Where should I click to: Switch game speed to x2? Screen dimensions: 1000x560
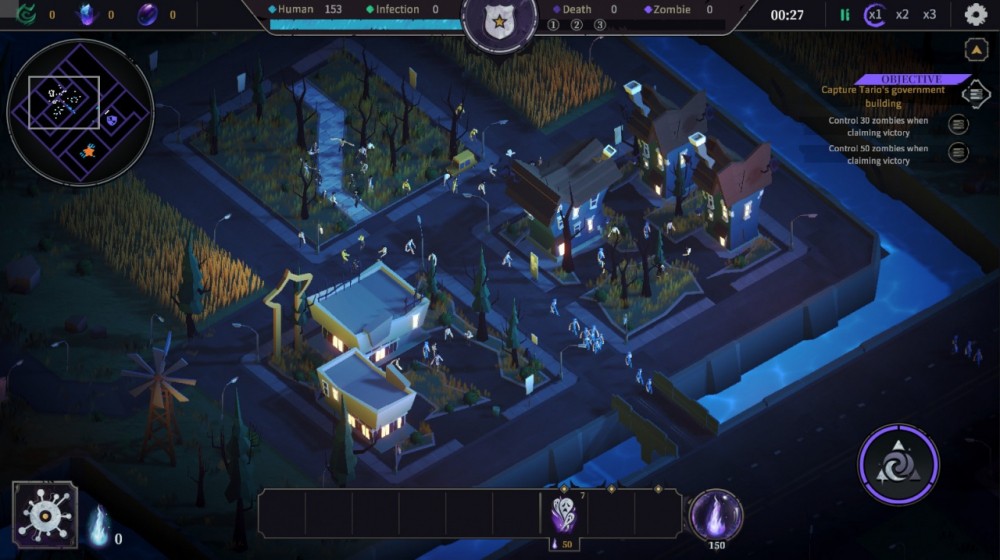[903, 15]
